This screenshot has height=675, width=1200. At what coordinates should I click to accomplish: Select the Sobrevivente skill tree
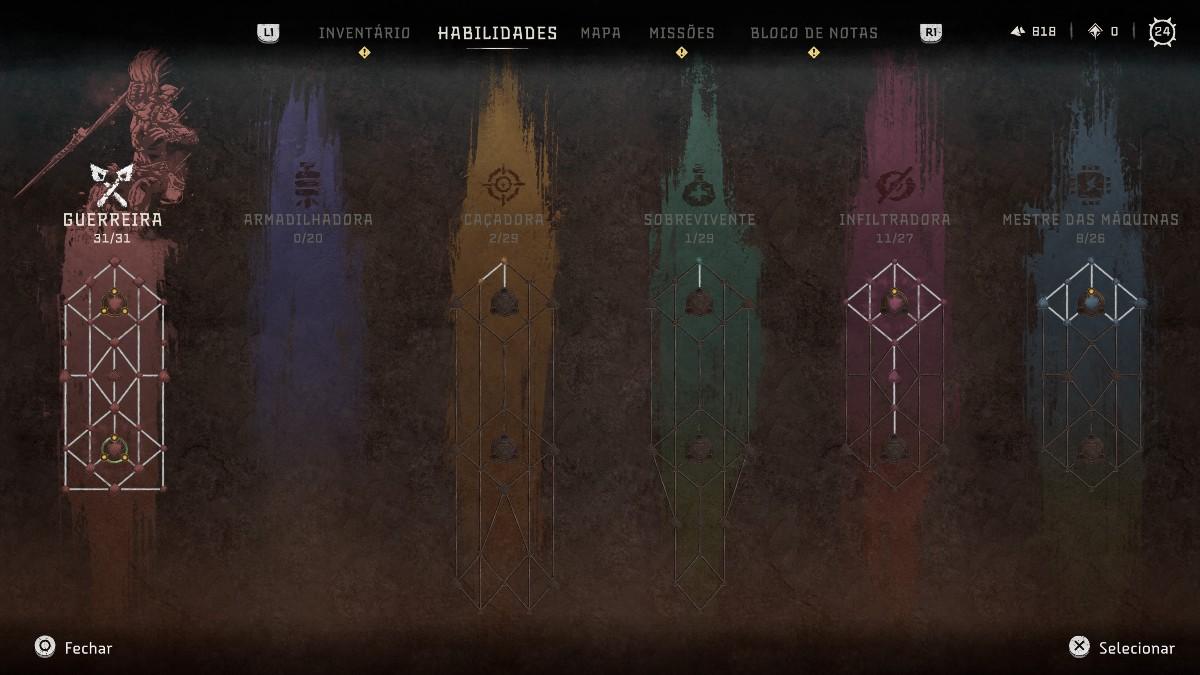699,219
